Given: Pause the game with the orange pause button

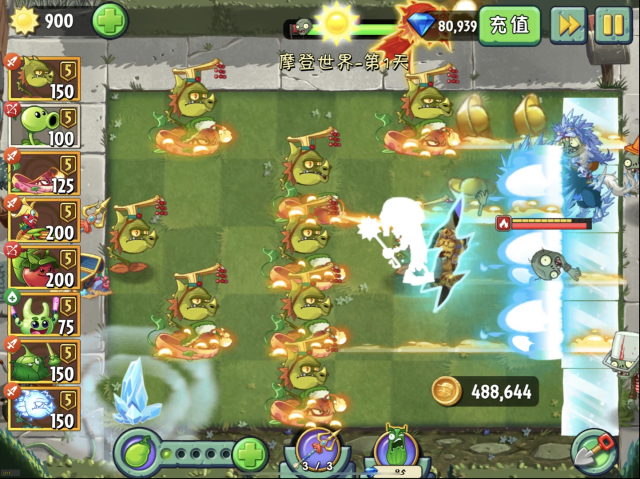Looking at the screenshot, I should 612,25.
